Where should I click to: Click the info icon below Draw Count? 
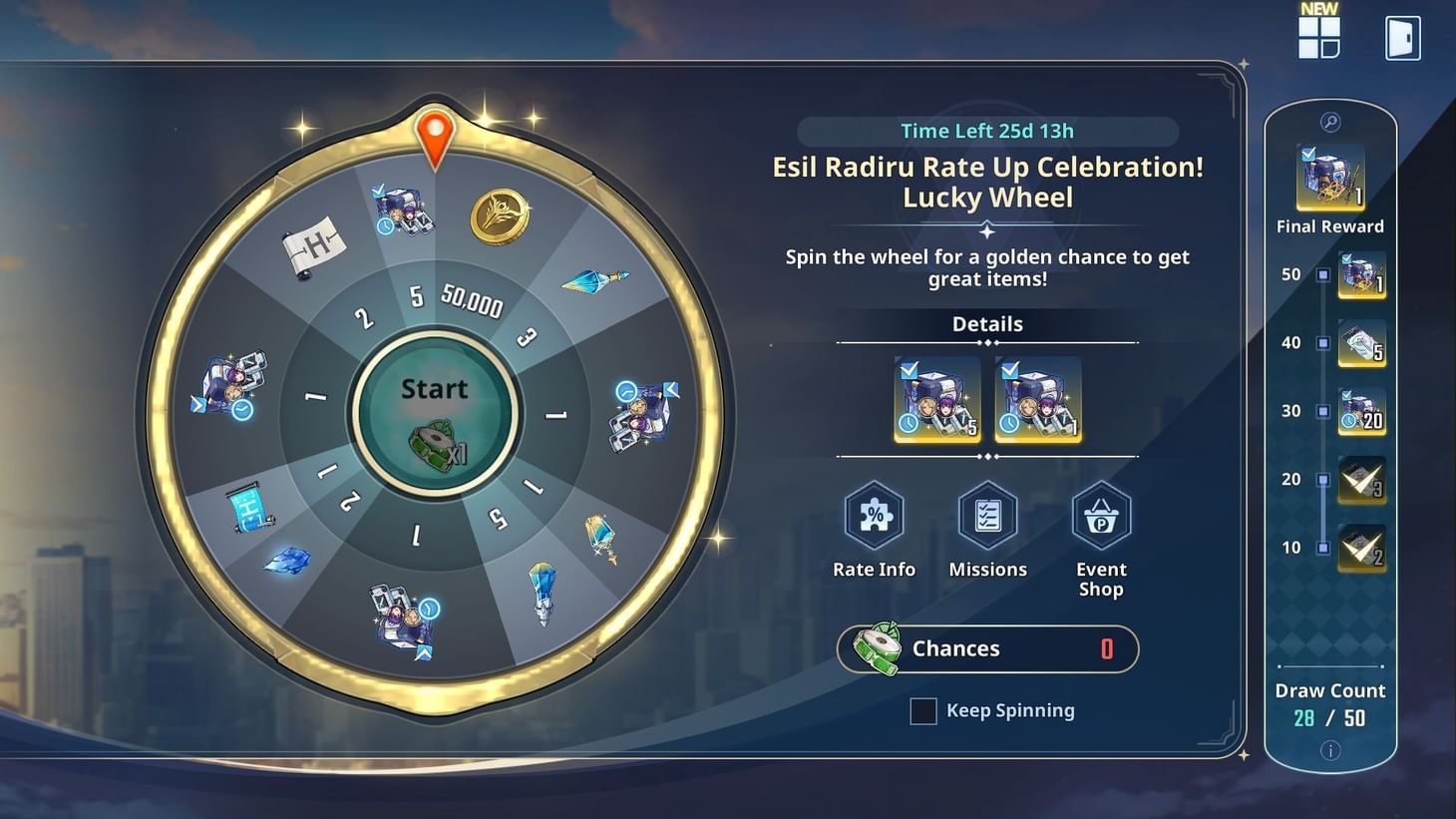pyautogui.click(x=1330, y=751)
